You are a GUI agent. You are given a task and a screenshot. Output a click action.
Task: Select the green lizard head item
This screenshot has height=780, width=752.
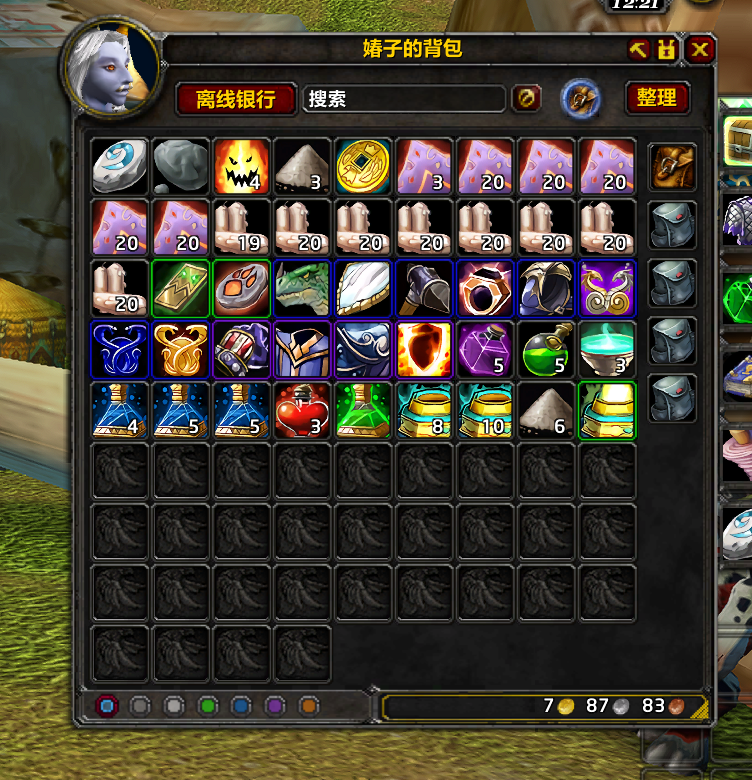pyautogui.click(x=302, y=288)
